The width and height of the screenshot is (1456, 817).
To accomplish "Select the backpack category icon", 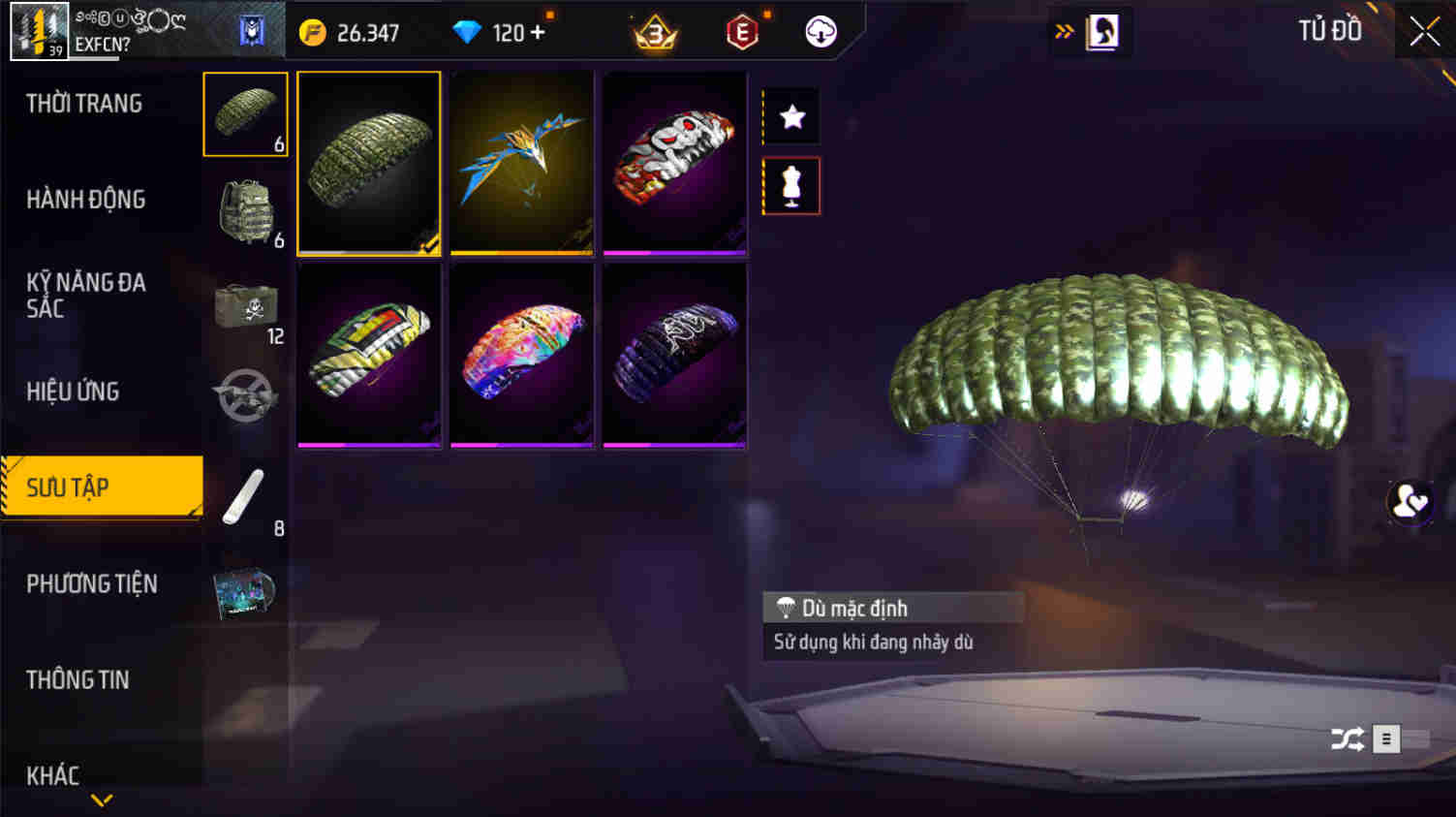I will point(245,208).
